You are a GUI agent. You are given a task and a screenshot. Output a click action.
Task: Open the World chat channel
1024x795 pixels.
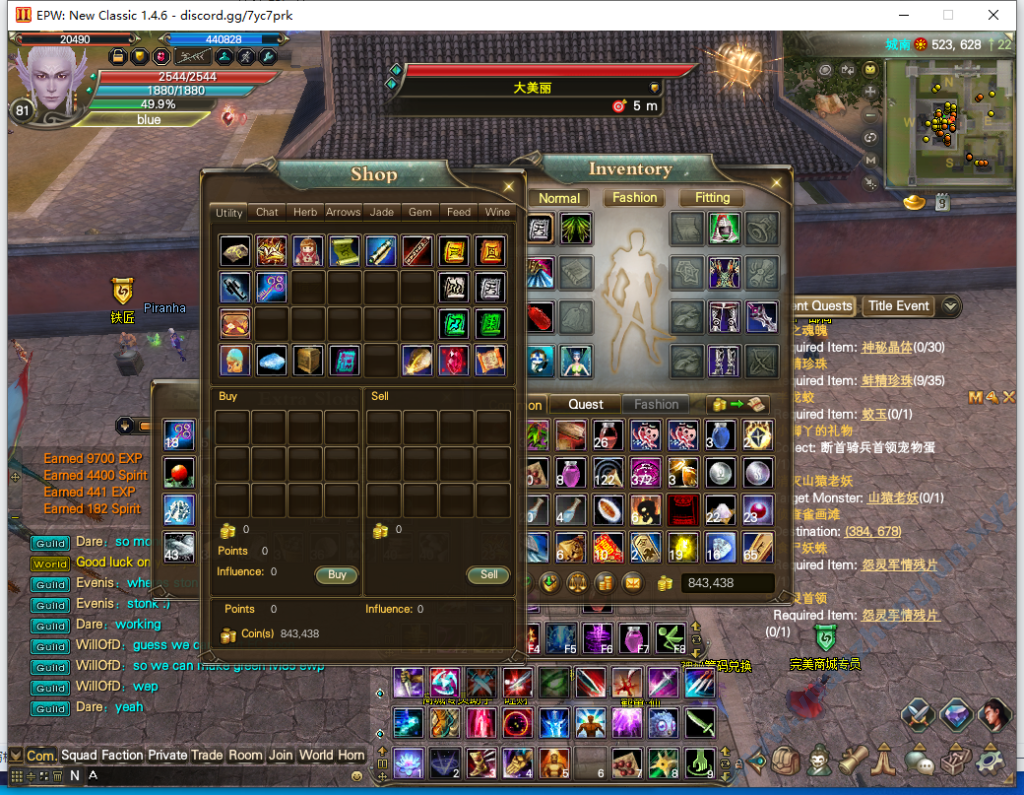[316, 755]
